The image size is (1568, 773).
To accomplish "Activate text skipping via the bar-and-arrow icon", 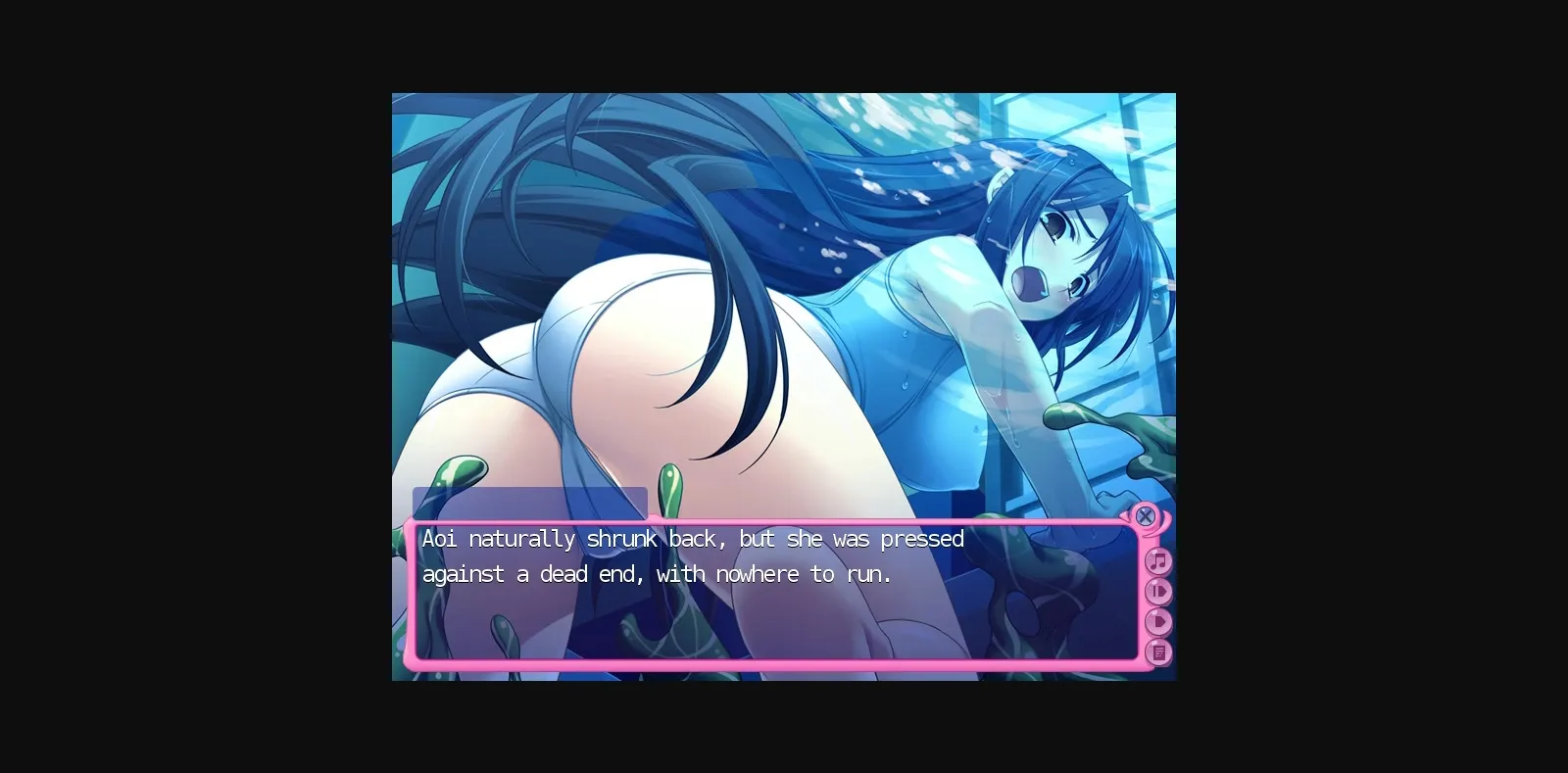I will [x=1158, y=591].
